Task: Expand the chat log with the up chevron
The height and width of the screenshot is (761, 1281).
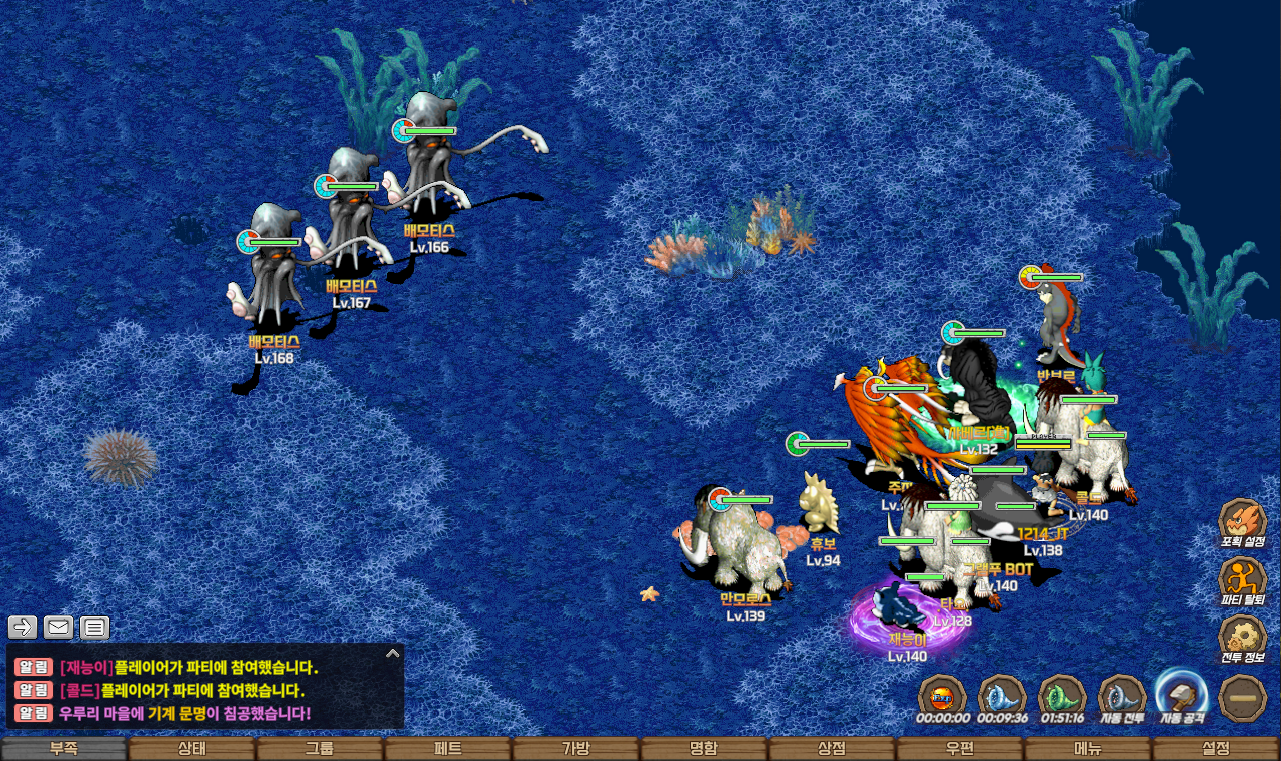Action: tap(393, 654)
